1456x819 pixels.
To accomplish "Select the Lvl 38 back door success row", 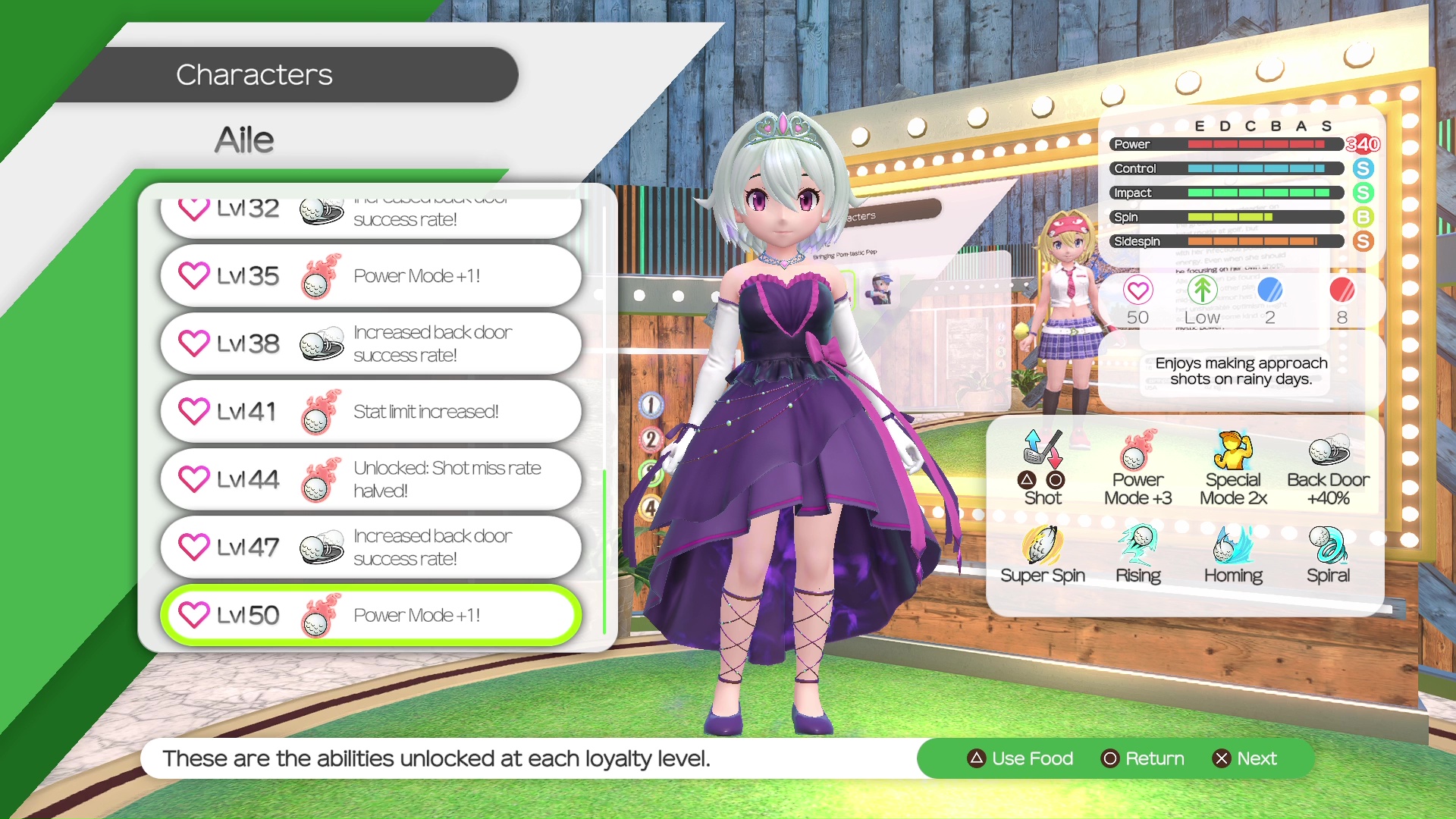I will pyautogui.click(x=371, y=344).
